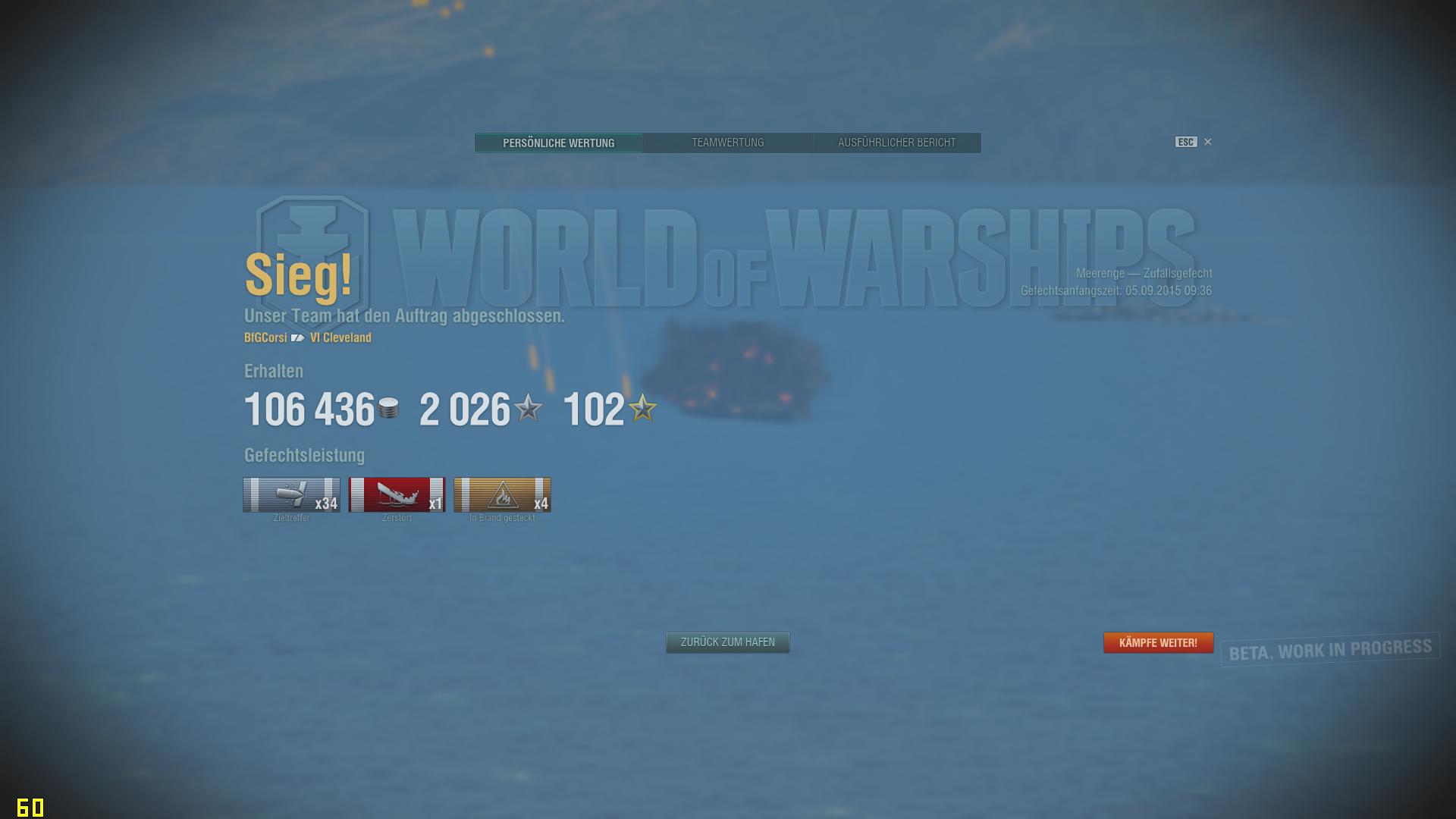Image resolution: width=1456 pixels, height=819 pixels.
Task: Click the ESC close indicator top right
Action: point(1185,142)
